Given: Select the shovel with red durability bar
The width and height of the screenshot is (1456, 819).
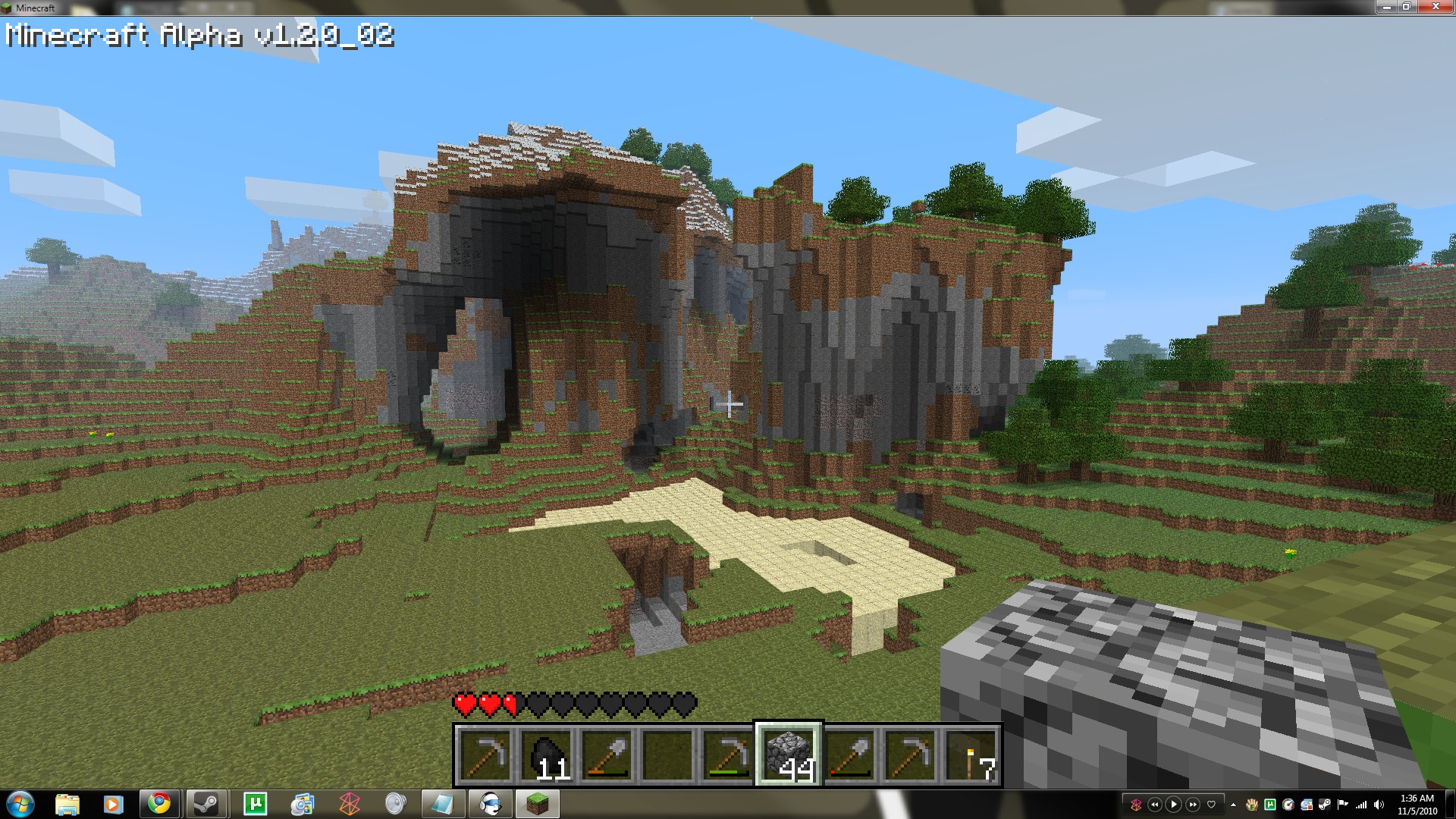Looking at the screenshot, I should point(849,755).
